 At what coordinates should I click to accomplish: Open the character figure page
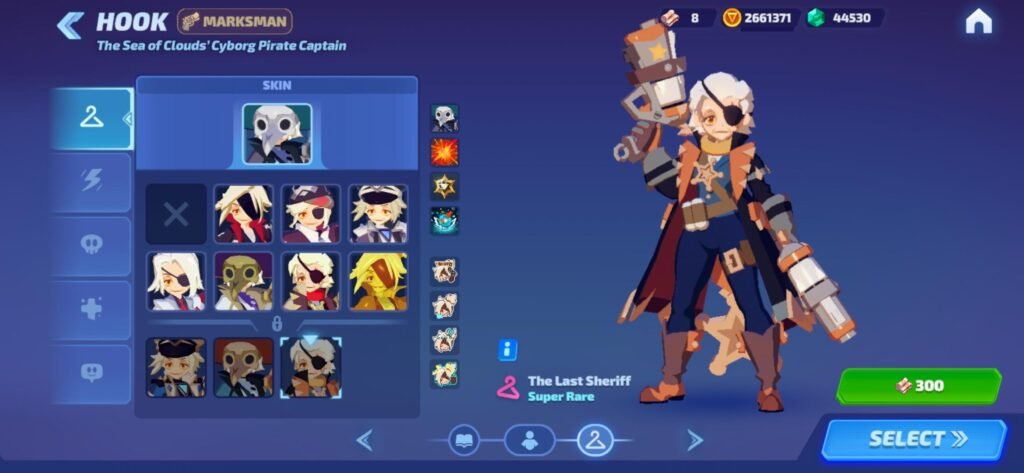point(530,439)
